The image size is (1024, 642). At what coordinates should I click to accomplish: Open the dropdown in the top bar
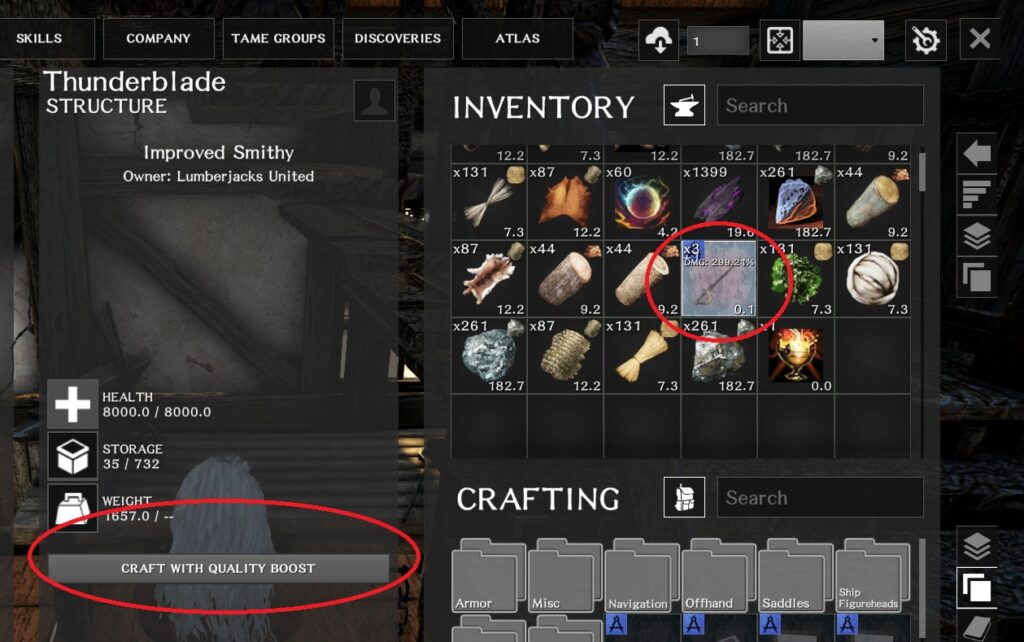click(843, 40)
